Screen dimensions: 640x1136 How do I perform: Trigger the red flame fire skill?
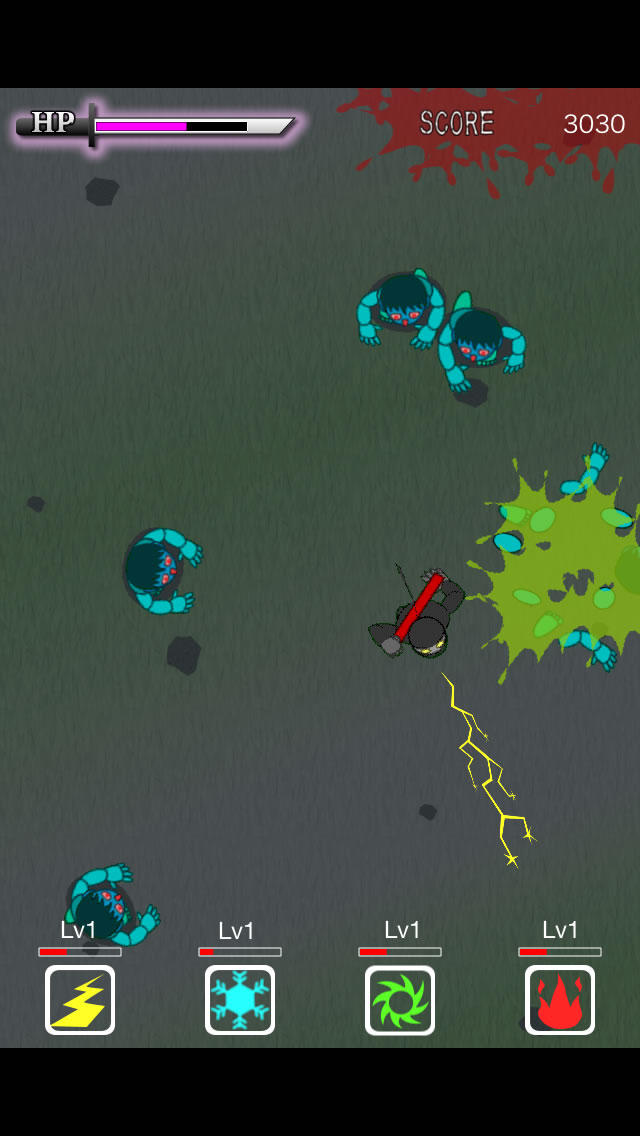pos(560,999)
